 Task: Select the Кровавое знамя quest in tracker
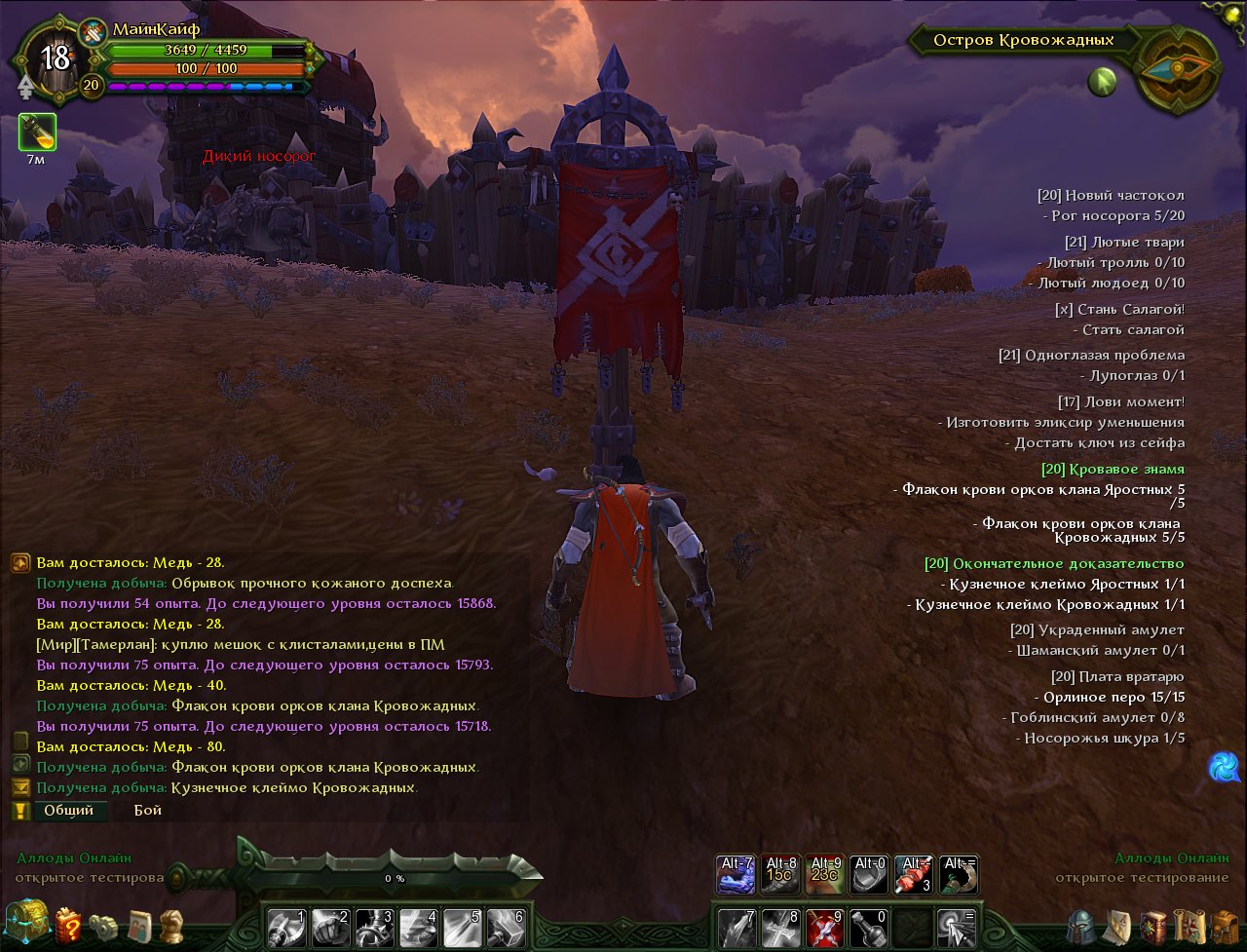[1113, 469]
